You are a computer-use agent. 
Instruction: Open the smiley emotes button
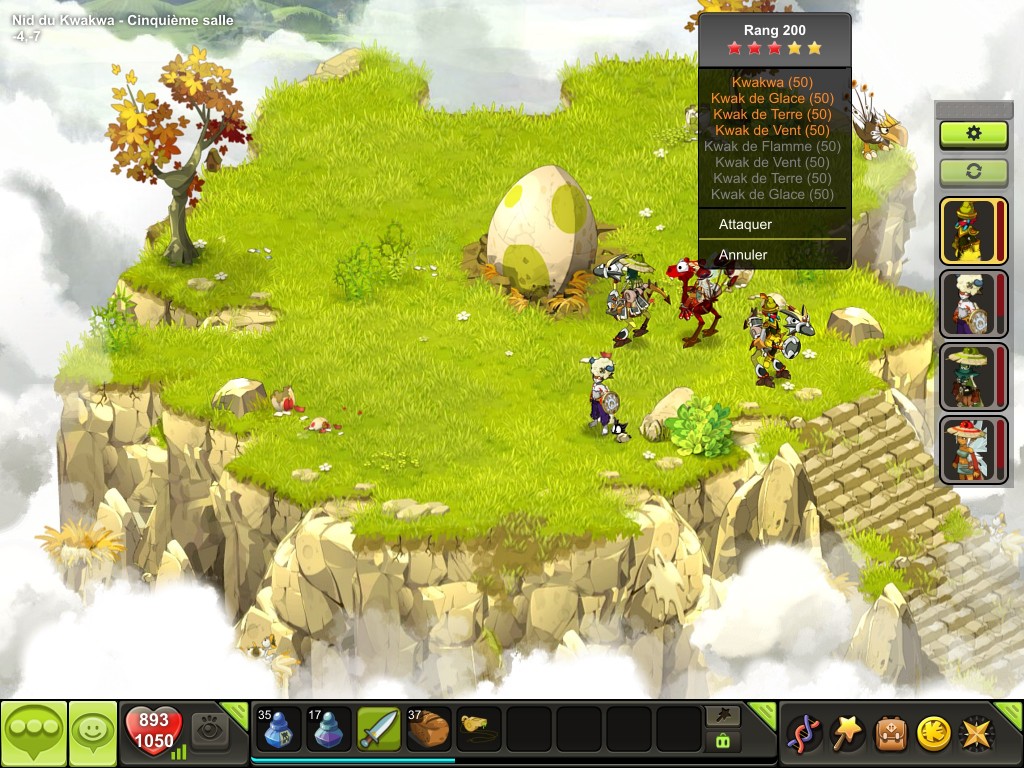(91, 733)
